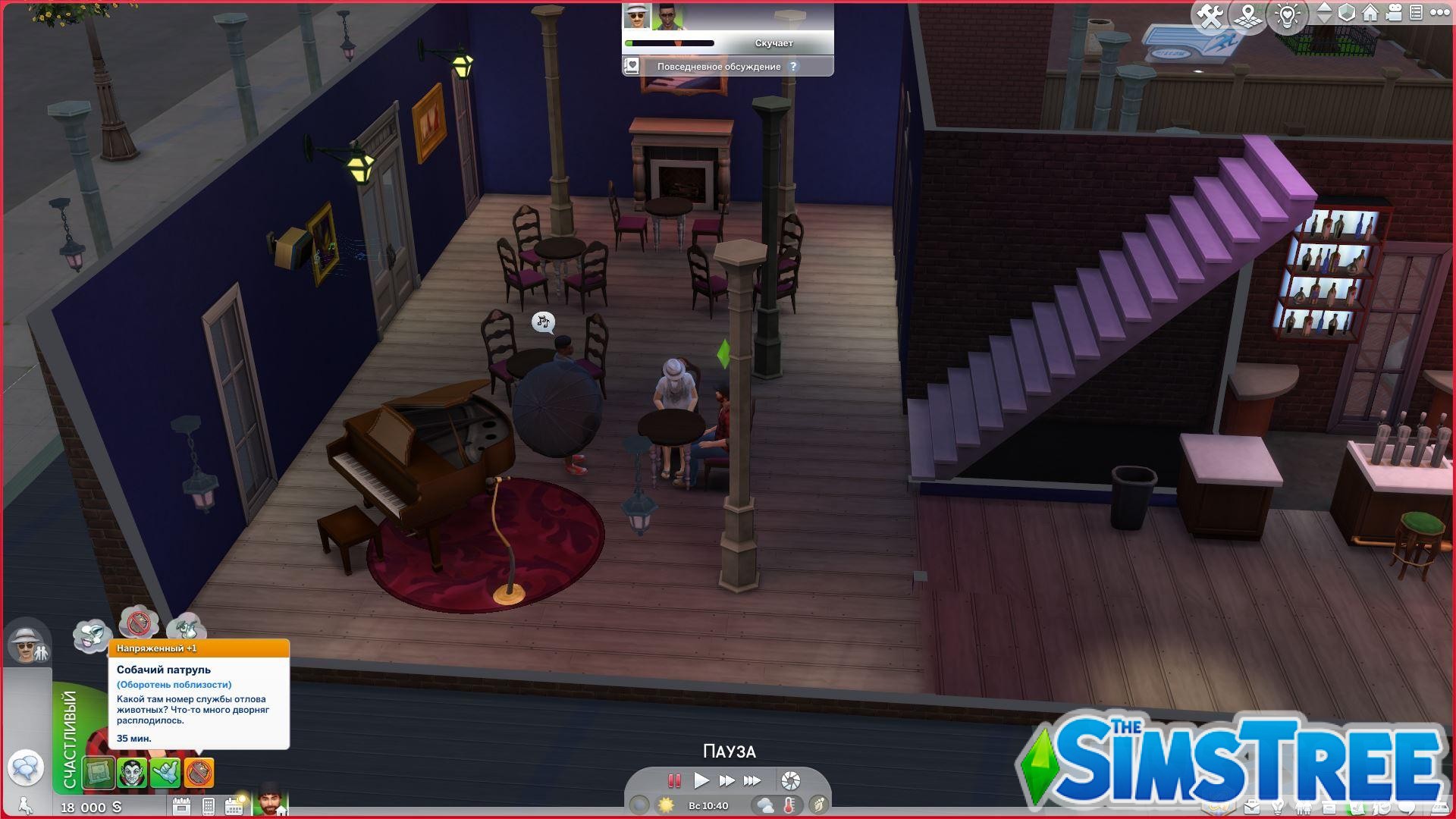Toggle walls view with the cube icon

coord(1346,13)
